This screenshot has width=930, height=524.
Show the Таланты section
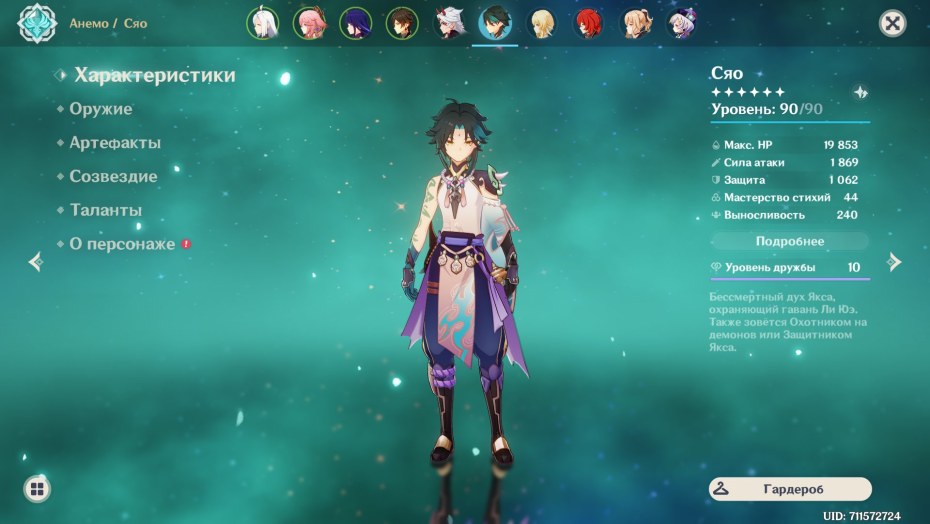105,211
